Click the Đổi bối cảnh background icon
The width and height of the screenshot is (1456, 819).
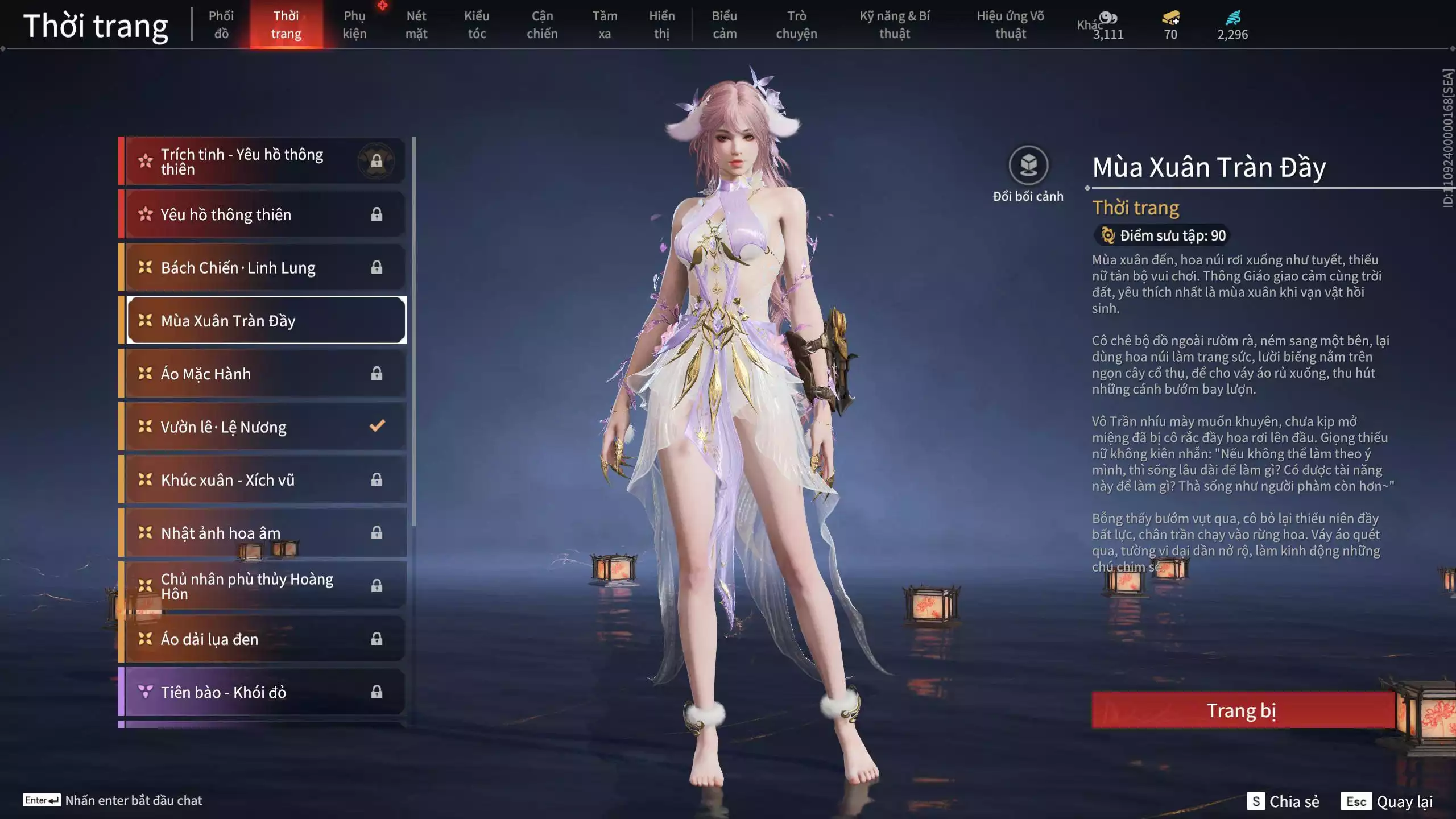pos(1028,166)
